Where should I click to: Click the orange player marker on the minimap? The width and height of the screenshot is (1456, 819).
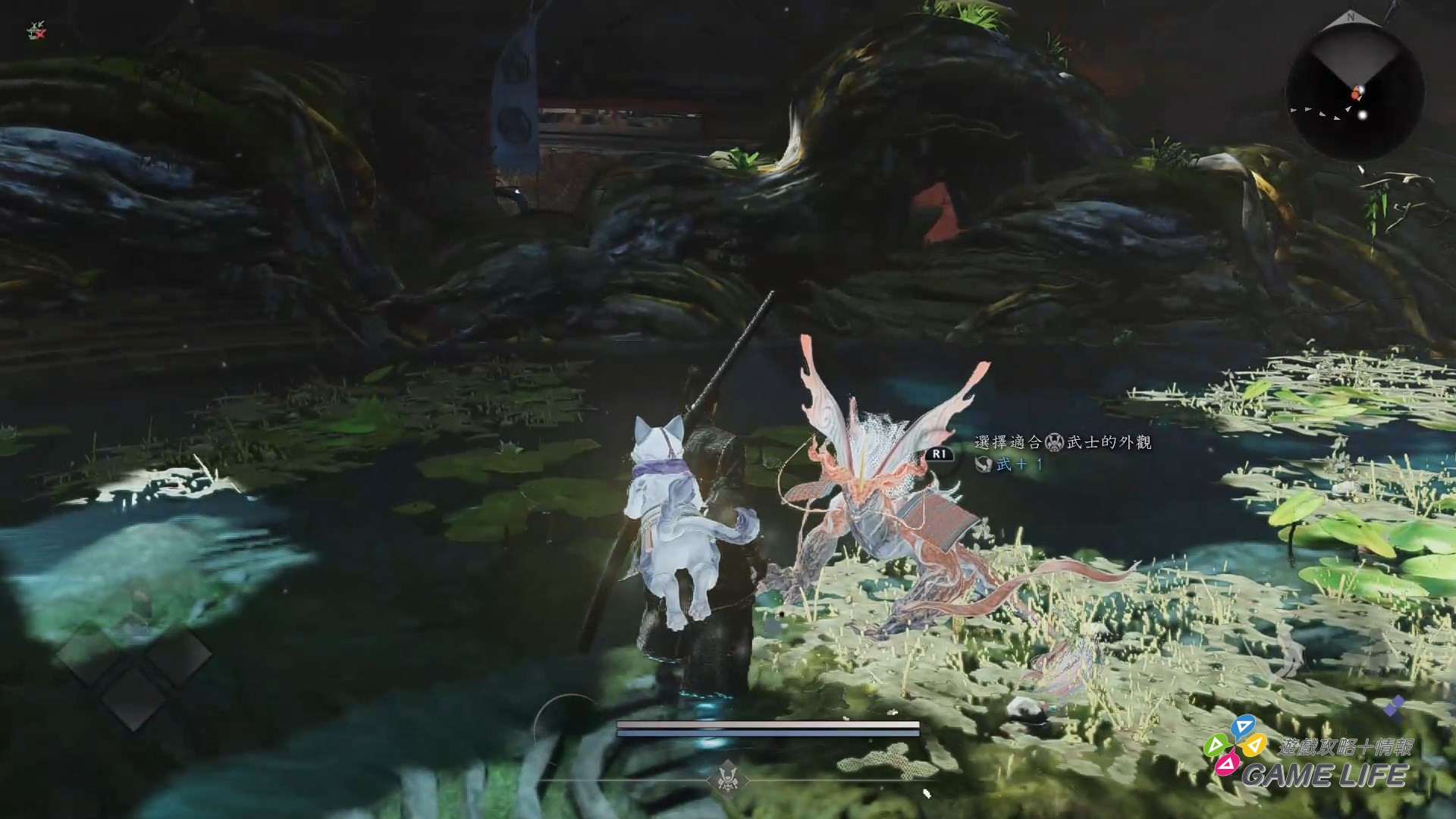[1355, 93]
